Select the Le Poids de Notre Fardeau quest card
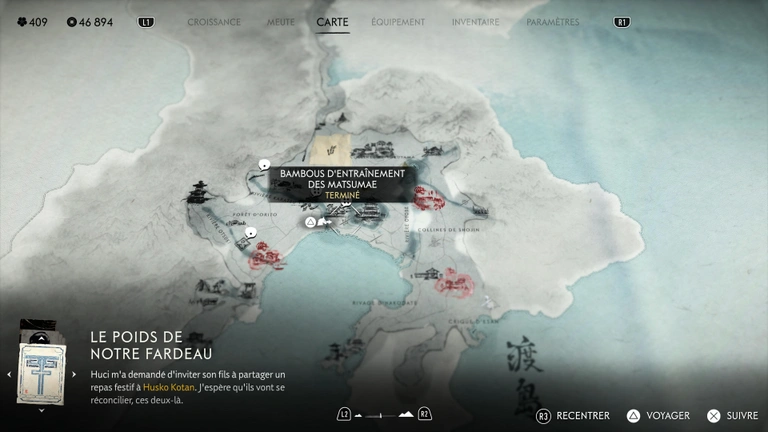768x432 pixels. point(41,372)
